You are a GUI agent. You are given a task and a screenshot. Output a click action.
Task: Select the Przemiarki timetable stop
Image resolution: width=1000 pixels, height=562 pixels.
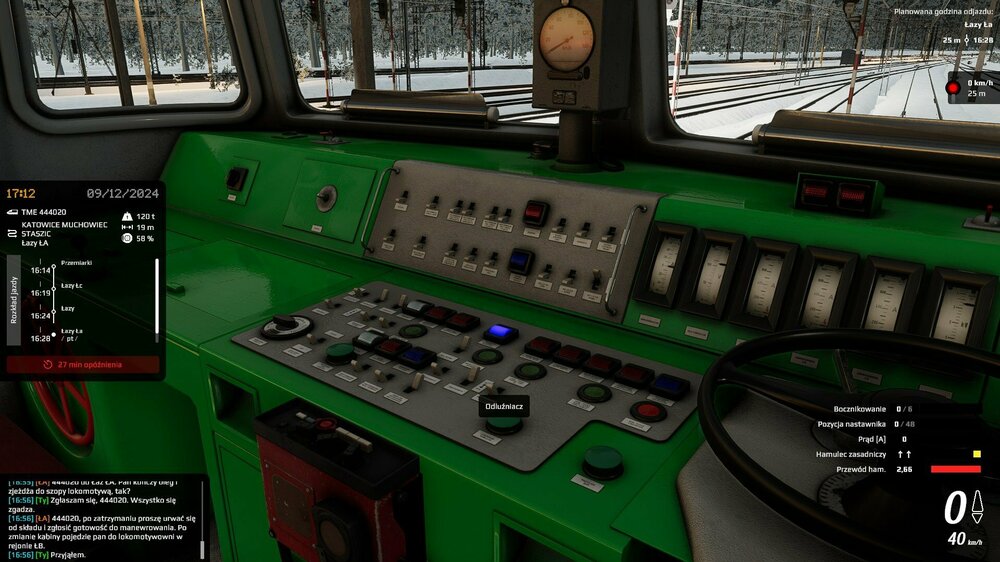coord(76,262)
